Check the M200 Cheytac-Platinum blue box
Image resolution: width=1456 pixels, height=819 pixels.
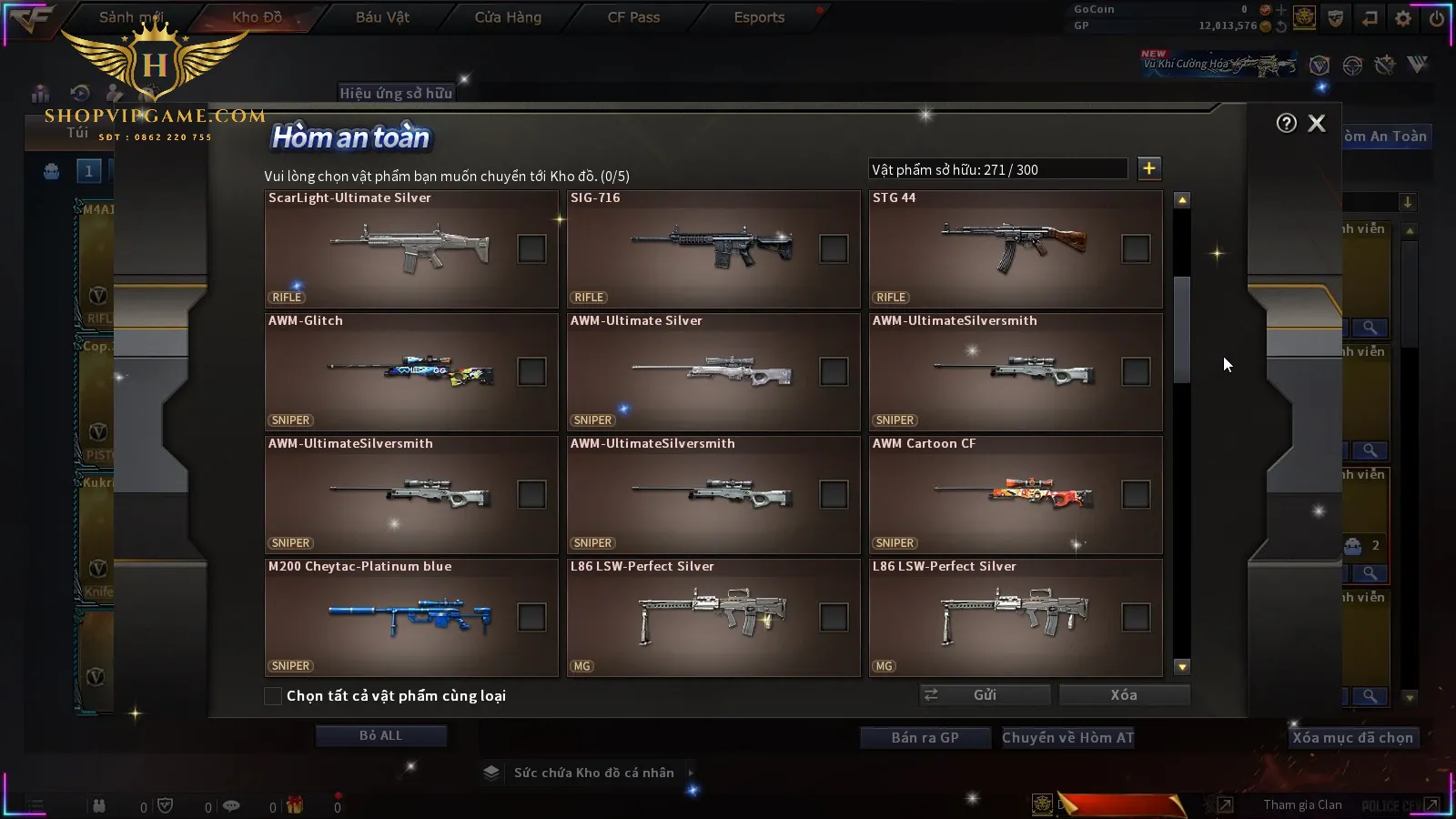(x=531, y=617)
